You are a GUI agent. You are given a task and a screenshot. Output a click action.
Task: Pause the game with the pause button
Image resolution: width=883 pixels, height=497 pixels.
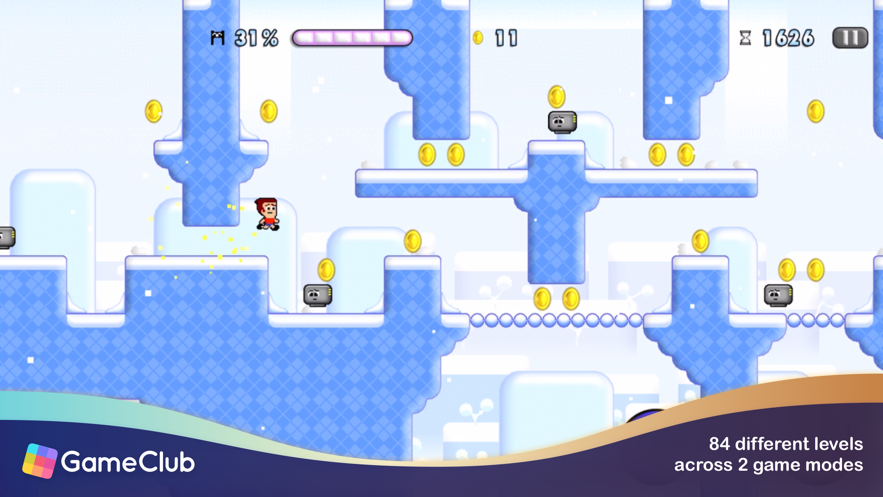(x=849, y=38)
